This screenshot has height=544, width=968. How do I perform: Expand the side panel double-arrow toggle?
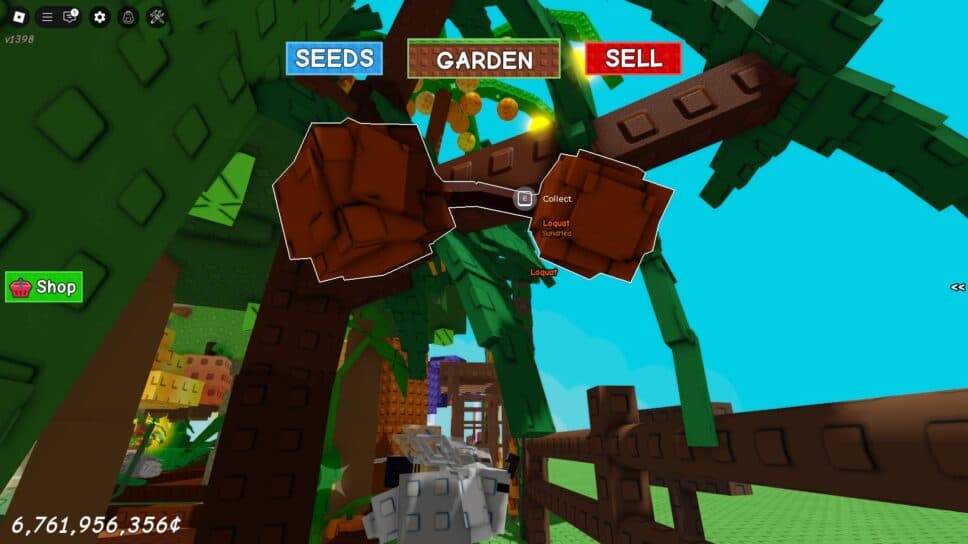click(957, 287)
